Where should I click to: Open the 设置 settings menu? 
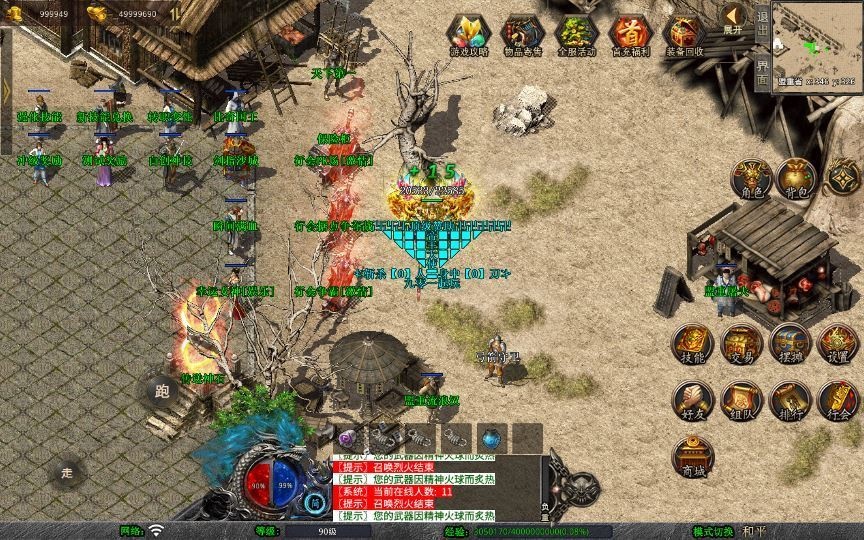pyautogui.click(x=838, y=344)
